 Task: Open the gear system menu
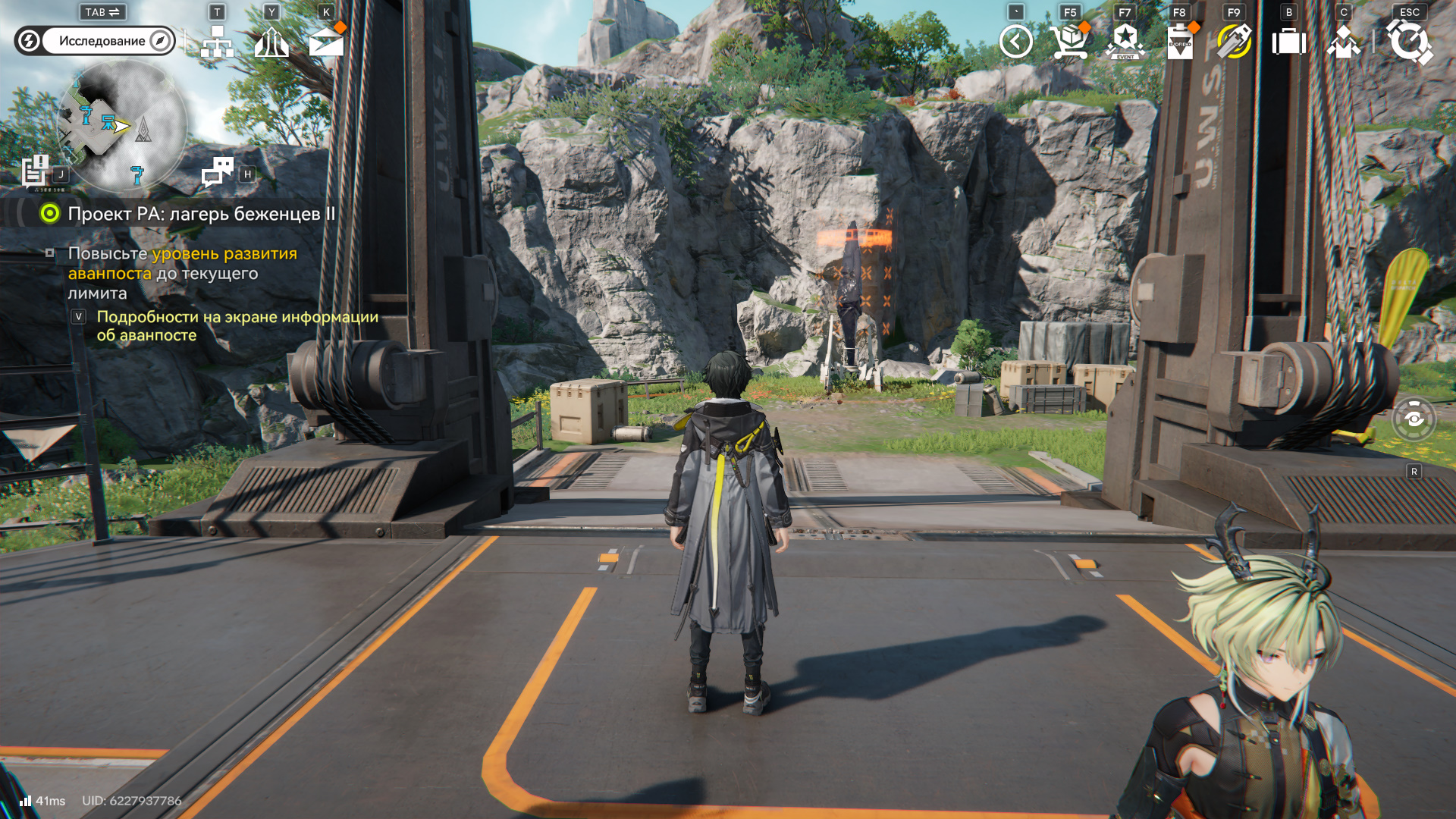point(1409,42)
